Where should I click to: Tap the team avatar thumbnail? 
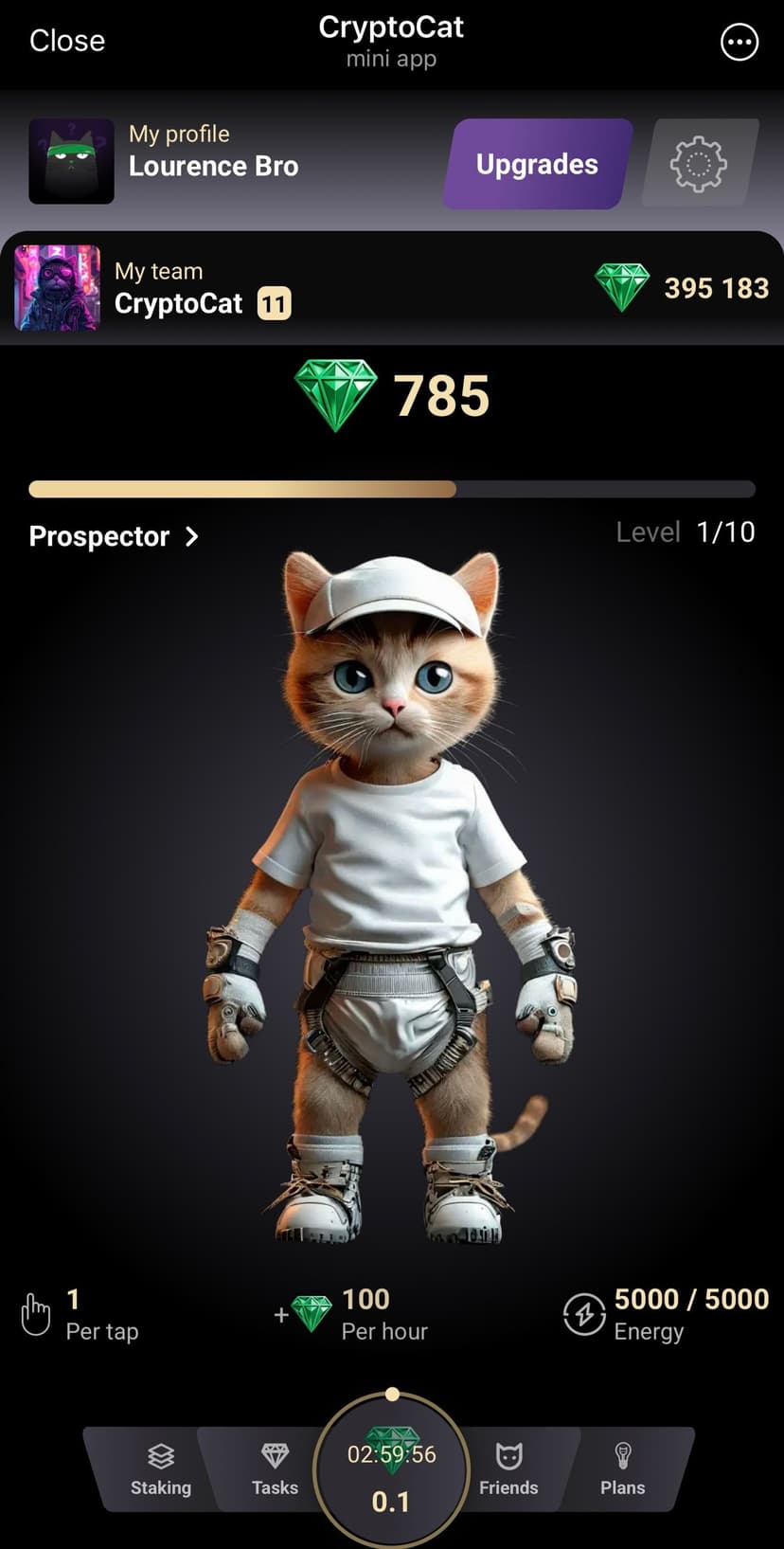[57, 288]
